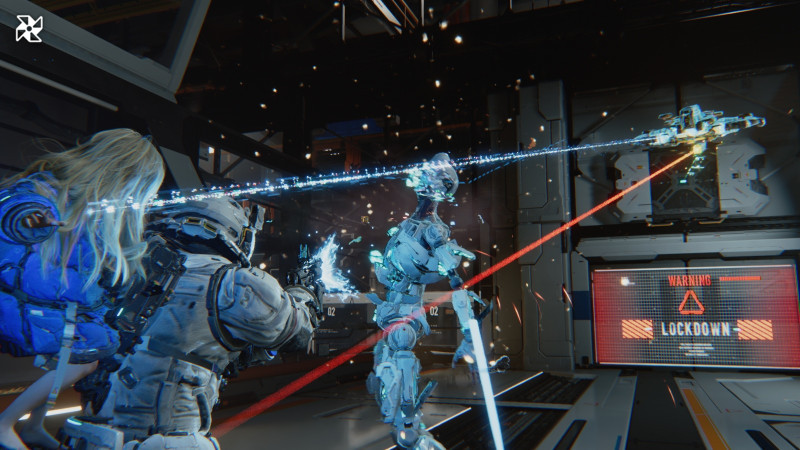Click the pinwheel logo watermark
800x450 pixels.
[x=29, y=29]
